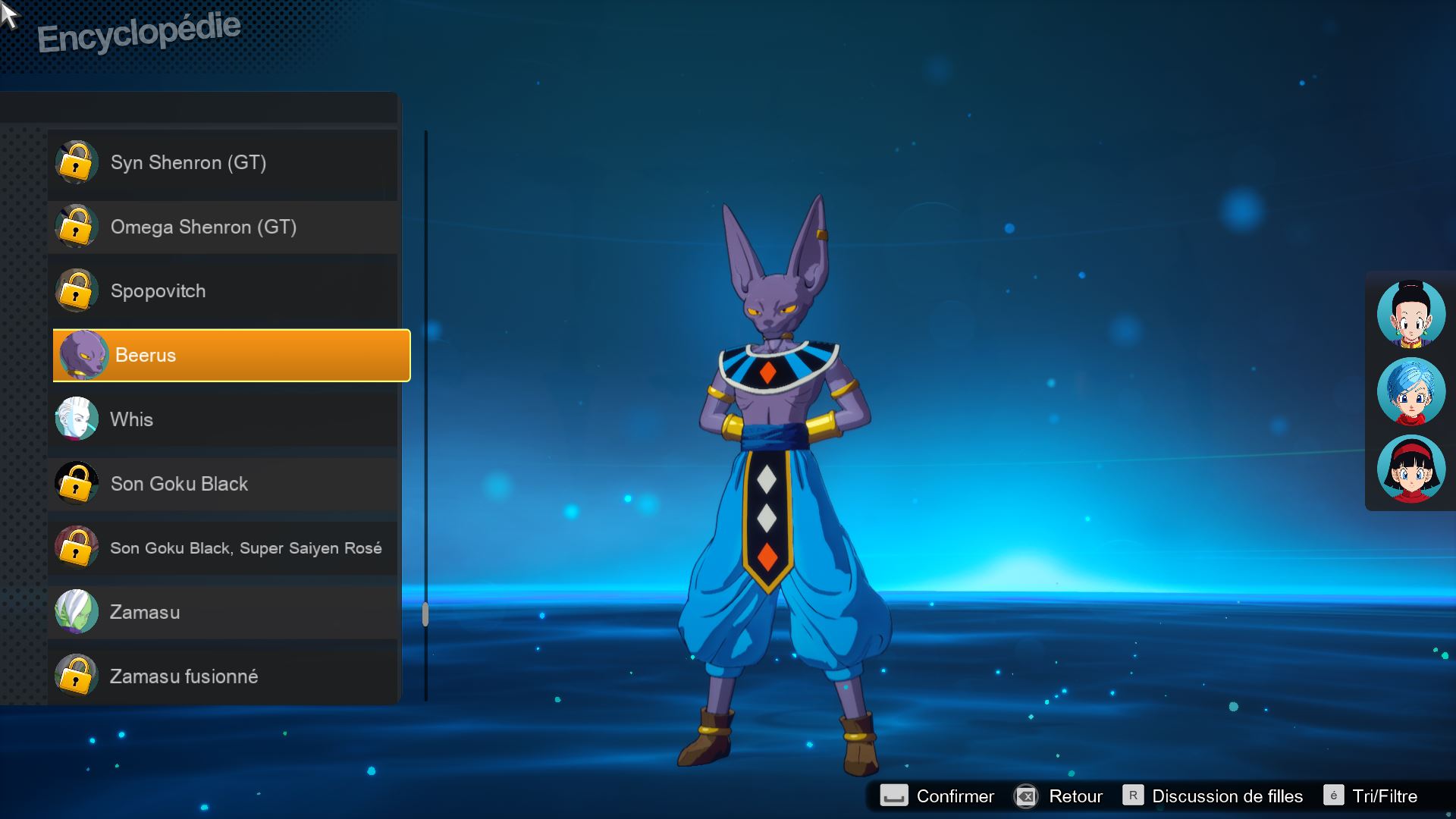Click the character list scrollbar handle
The width and height of the screenshot is (1456, 819).
pos(425,614)
